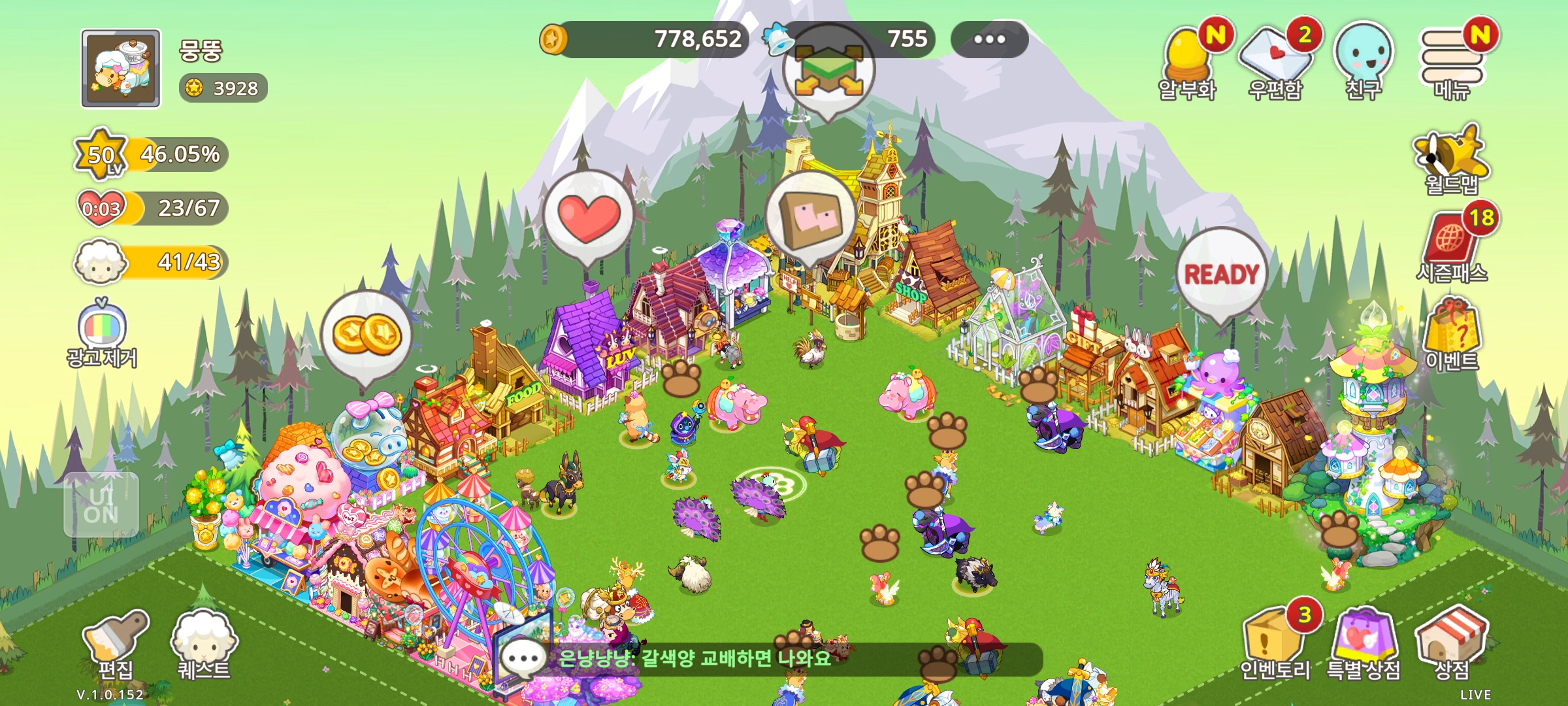The height and width of the screenshot is (706, 1568).
Task: Toggle the UI ON button
Action: coord(101,505)
